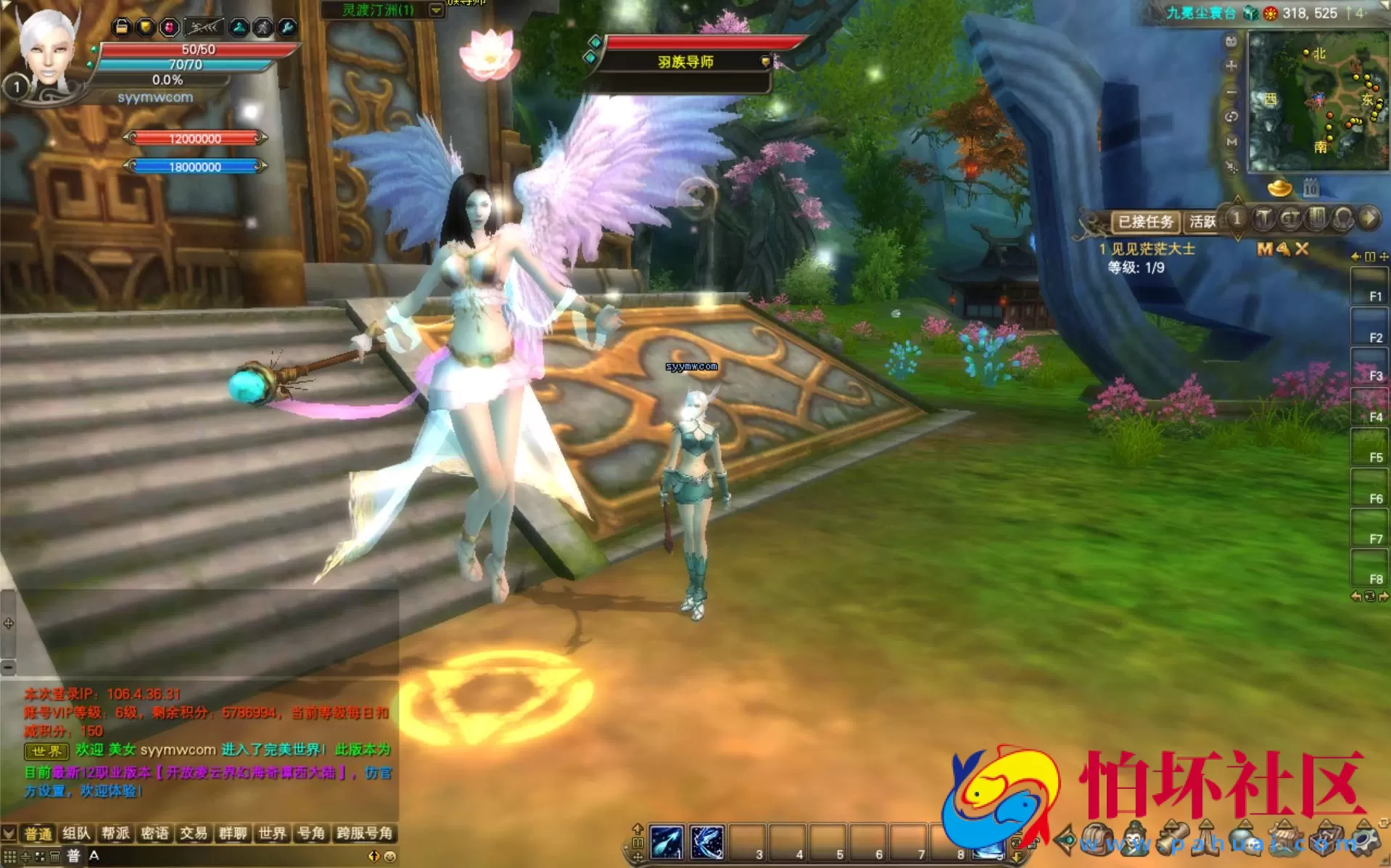
Task: Open the character portrait icon in bottom menu
Action: point(1135,840)
